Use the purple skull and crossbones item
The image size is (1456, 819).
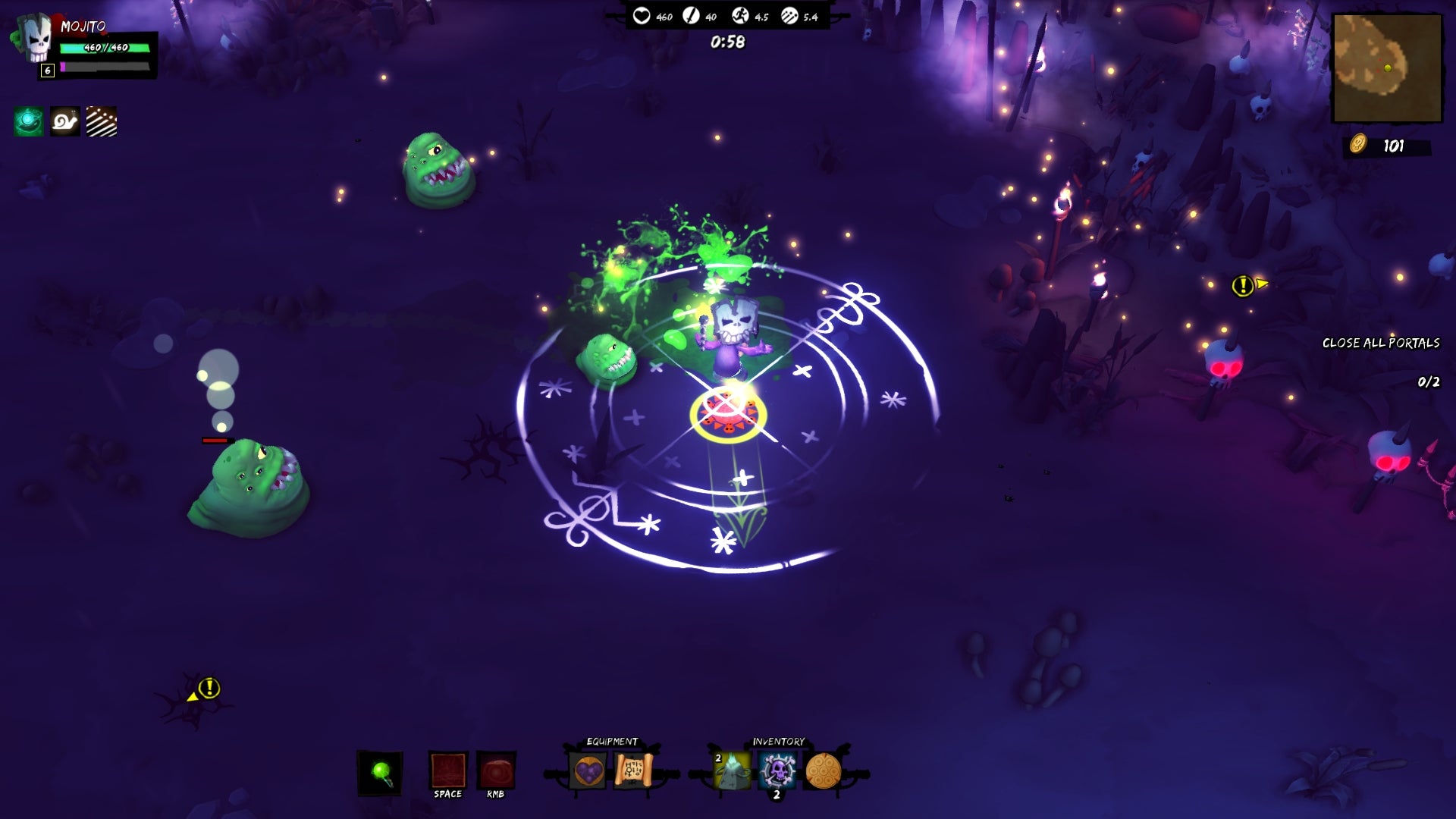tap(777, 771)
